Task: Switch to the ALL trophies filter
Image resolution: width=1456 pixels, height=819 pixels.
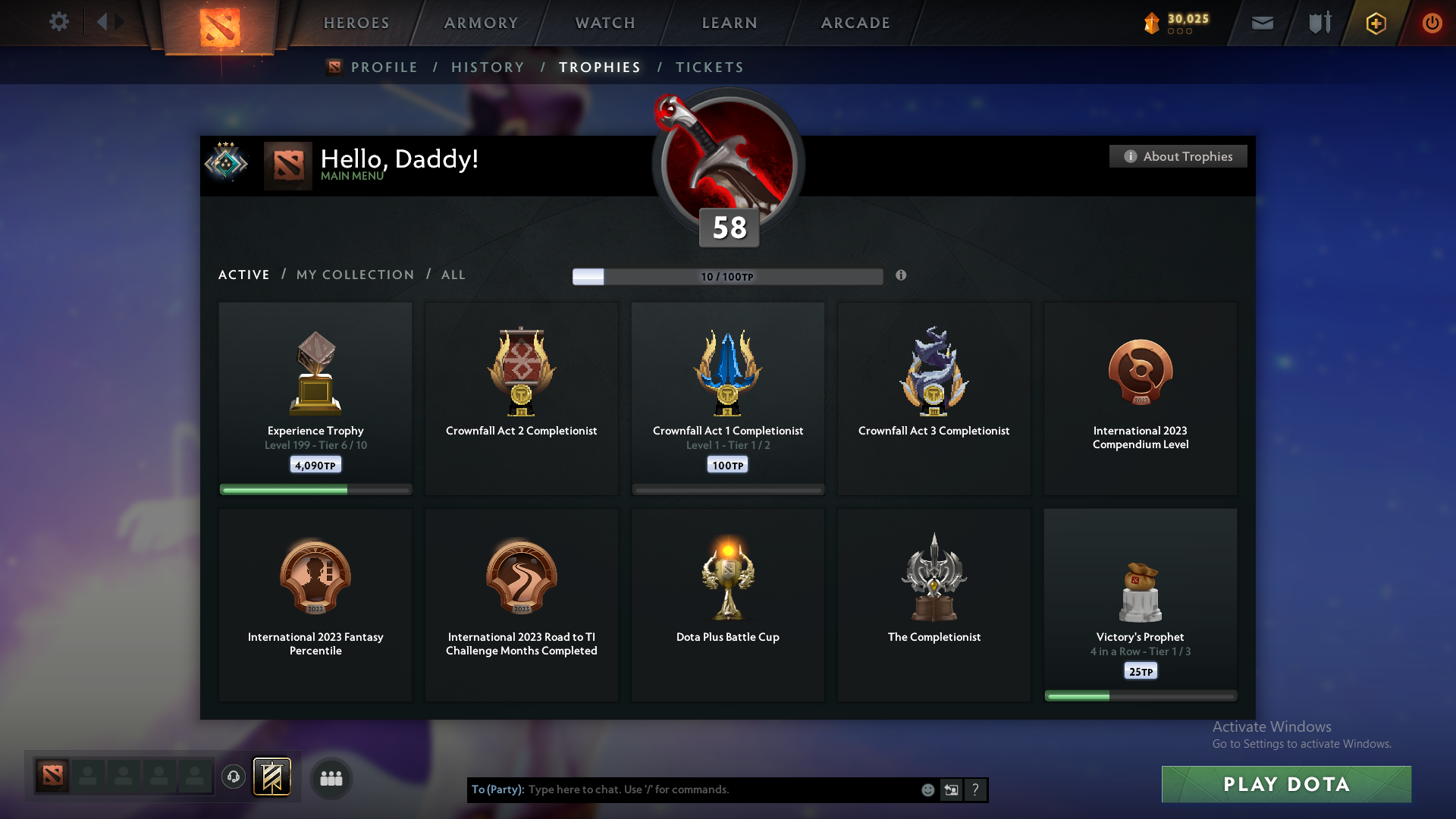Action: (x=453, y=275)
